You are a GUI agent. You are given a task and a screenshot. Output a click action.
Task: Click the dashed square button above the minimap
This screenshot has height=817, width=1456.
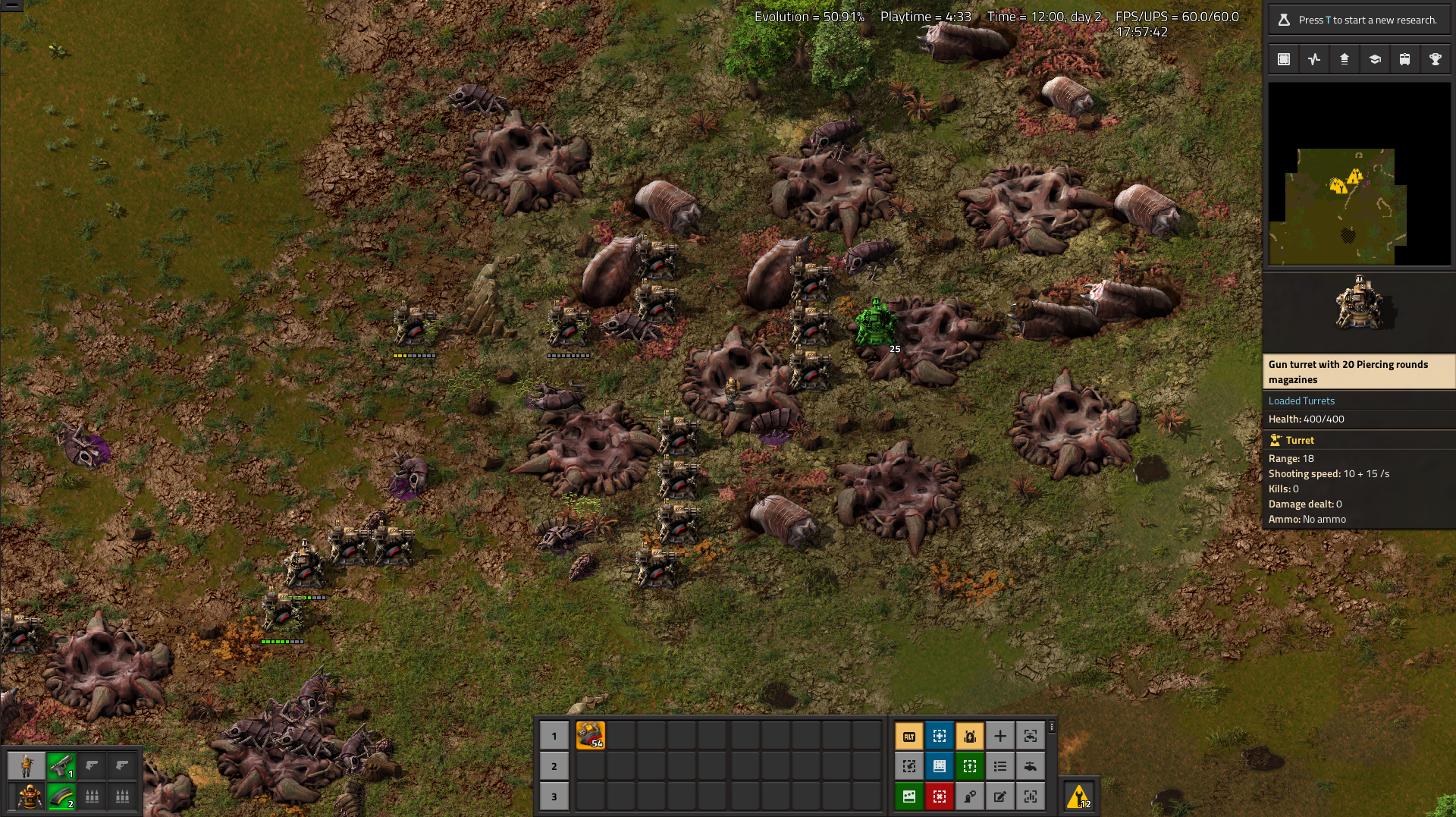click(x=1284, y=59)
